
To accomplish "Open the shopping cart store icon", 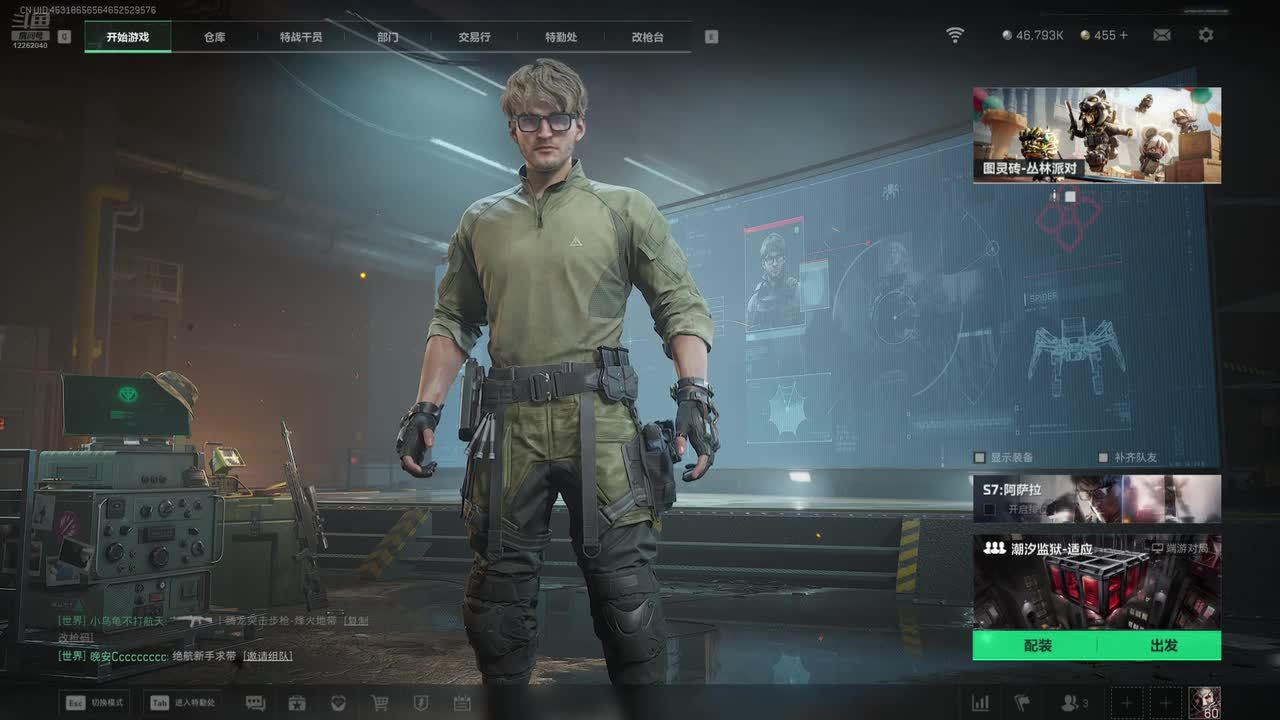I will tap(380, 703).
